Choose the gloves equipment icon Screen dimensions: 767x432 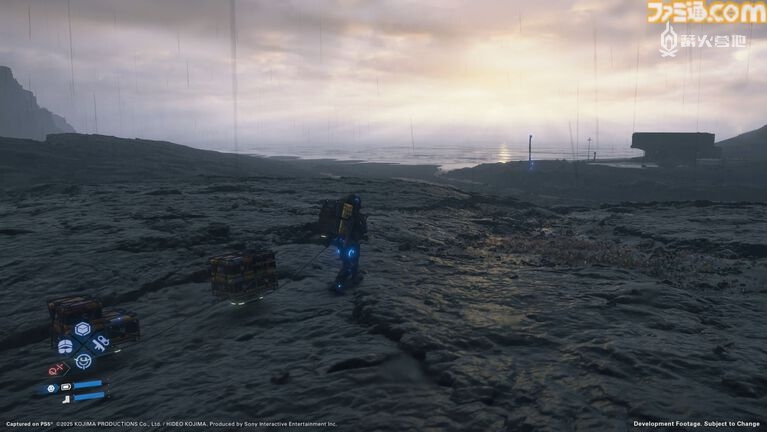coord(65,346)
